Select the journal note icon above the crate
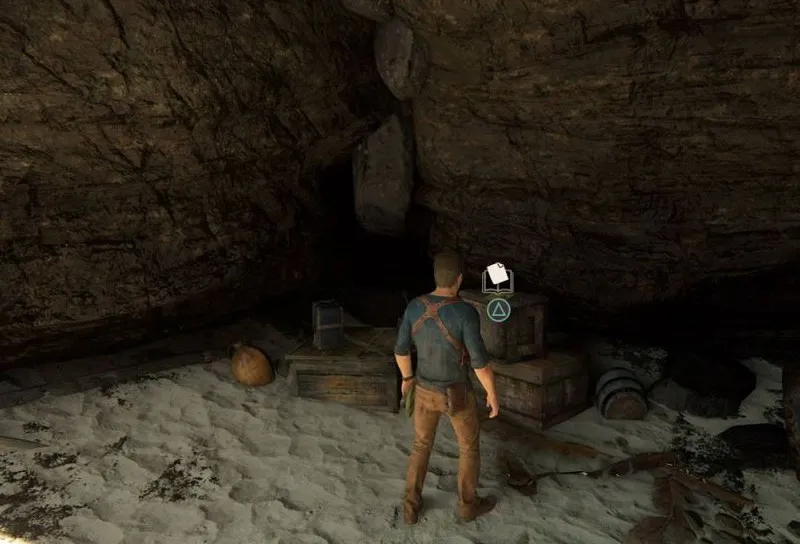The image size is (800, 544). (x=497, y=278)
